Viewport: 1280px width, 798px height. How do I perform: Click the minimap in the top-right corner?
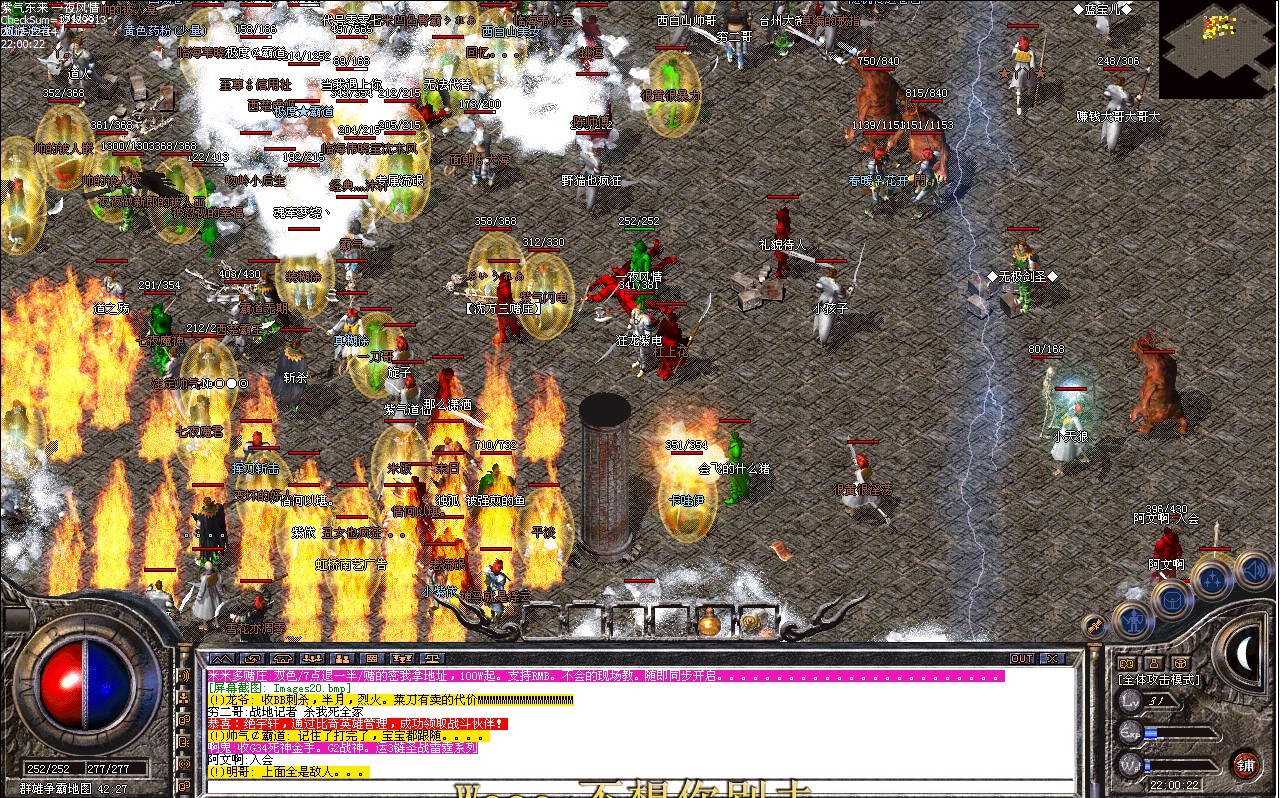[x=1215, y=50]
